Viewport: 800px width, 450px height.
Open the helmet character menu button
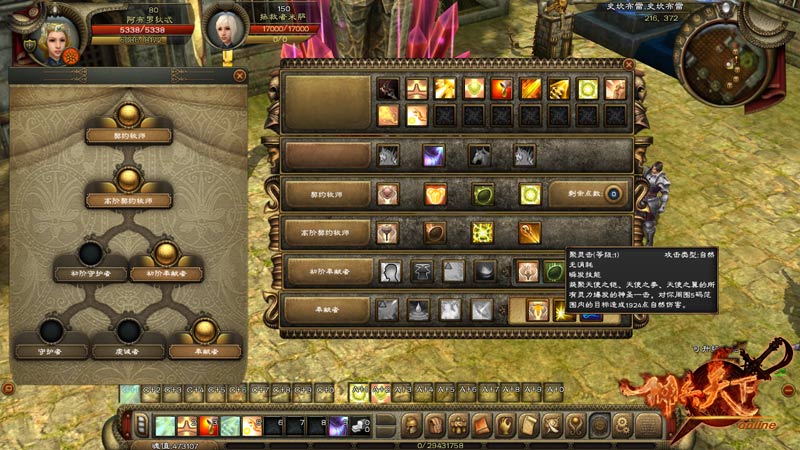point(411,424)
